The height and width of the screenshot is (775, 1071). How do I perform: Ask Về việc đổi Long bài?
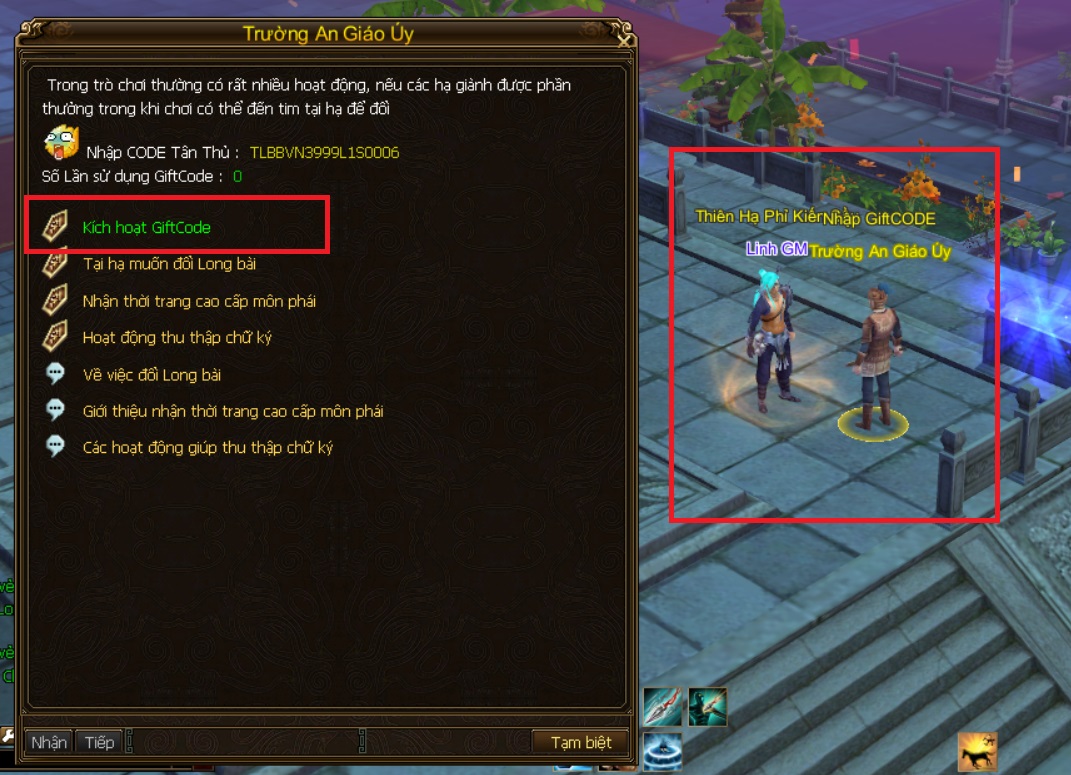152,375
